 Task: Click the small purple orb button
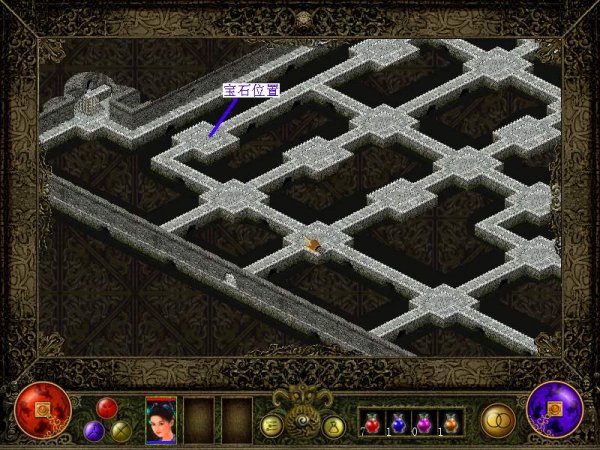pos(94,431)
